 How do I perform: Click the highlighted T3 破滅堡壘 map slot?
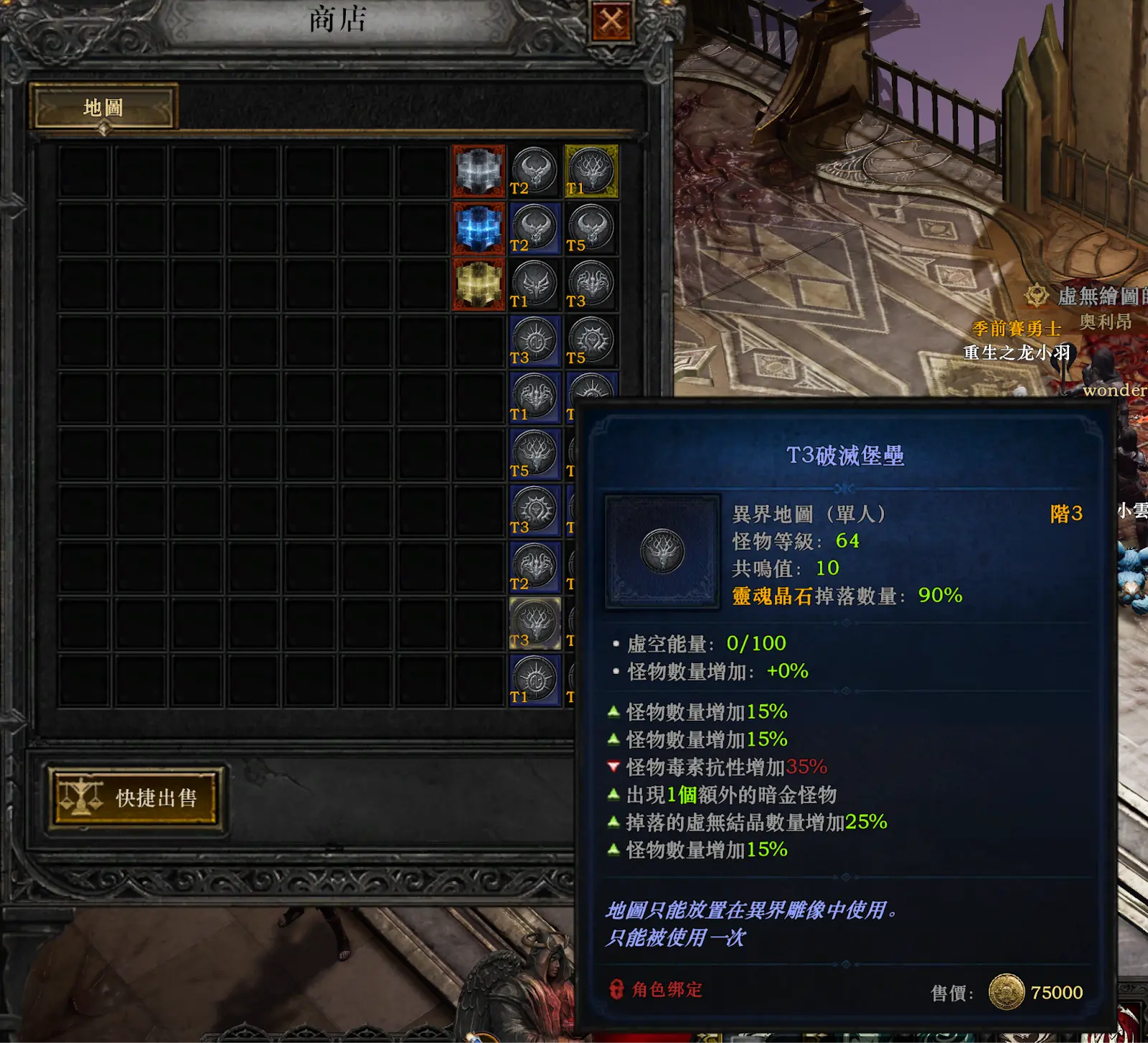pos(535,624)
